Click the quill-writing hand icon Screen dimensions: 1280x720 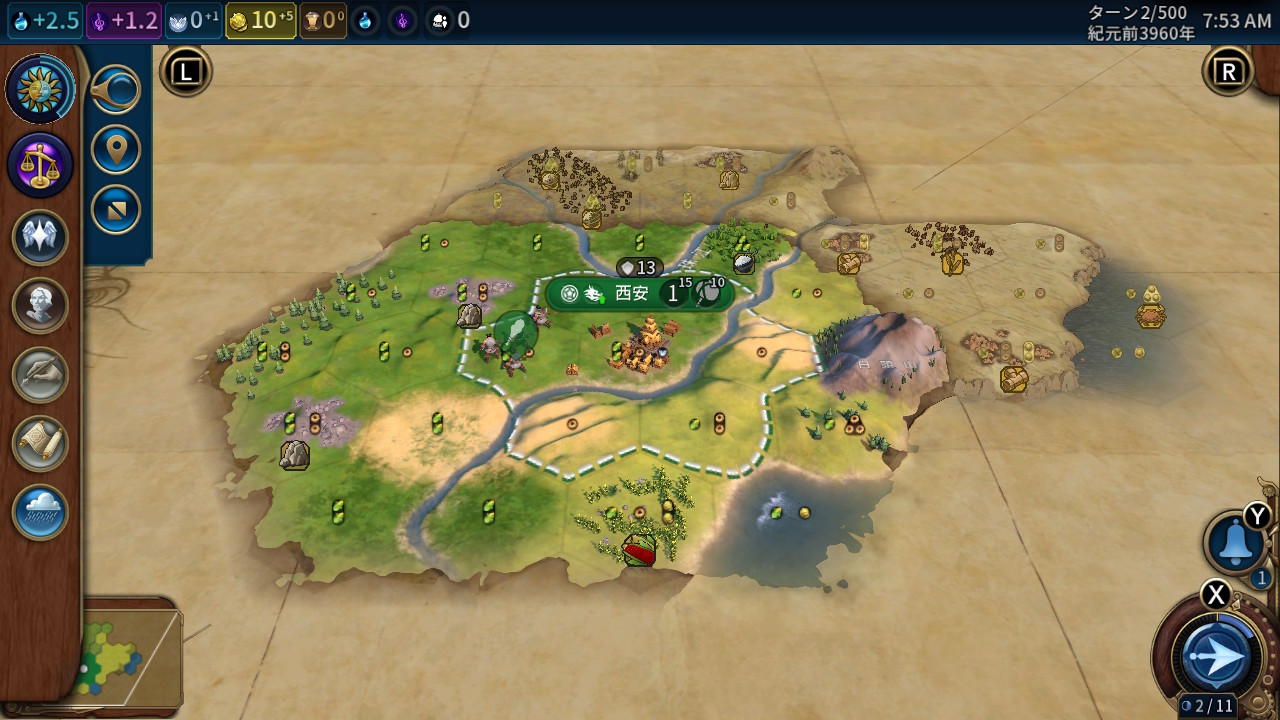[x=40, y=375]
